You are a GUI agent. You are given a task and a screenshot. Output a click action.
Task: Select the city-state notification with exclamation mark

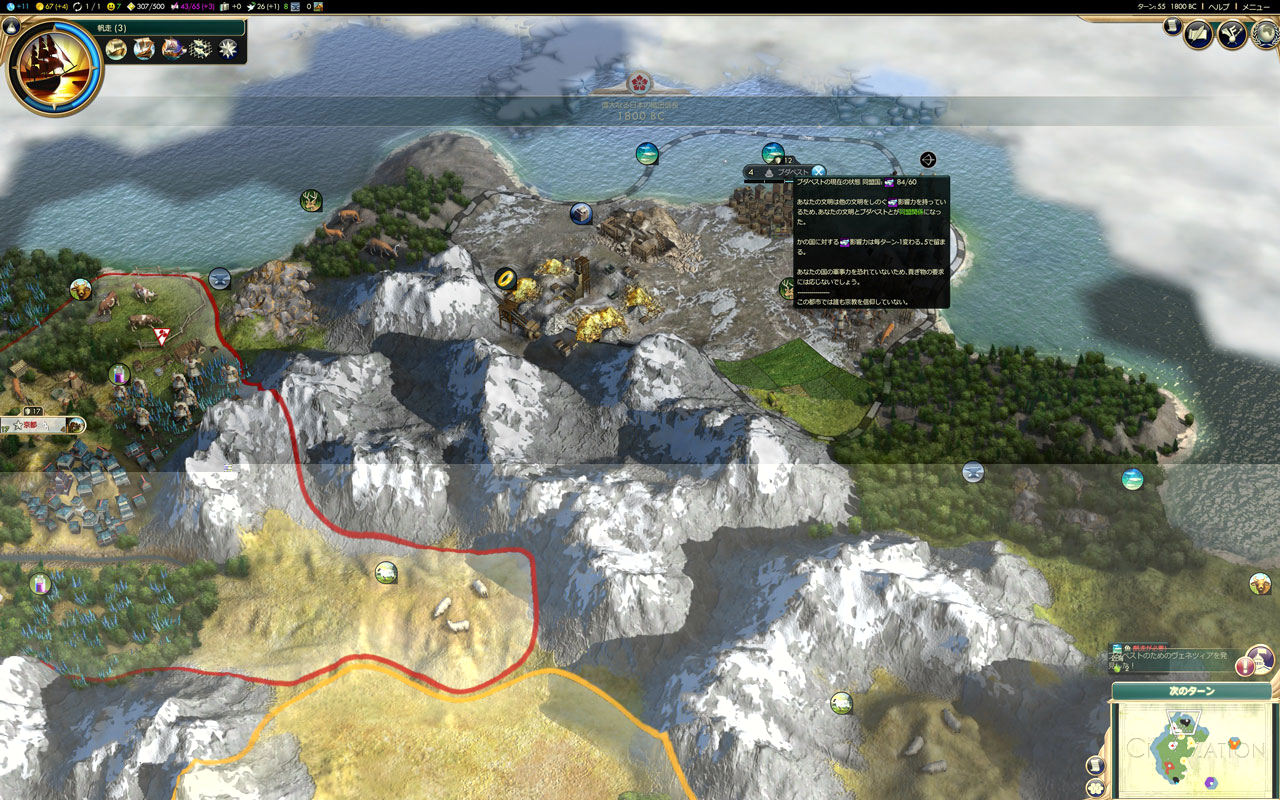[x=1245, y=666]
